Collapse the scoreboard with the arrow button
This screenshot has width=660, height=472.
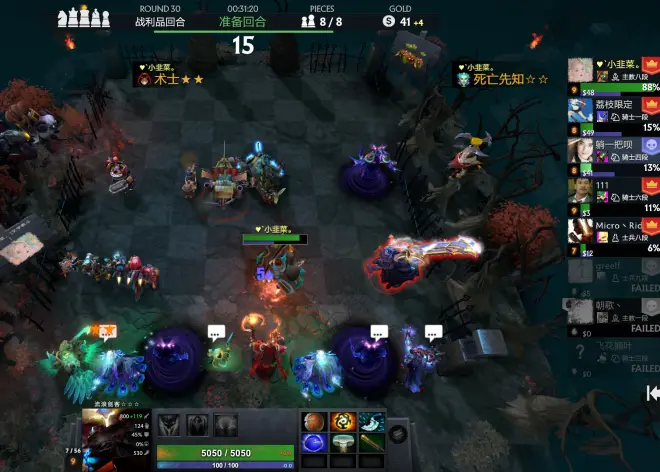click(x=652, y=392)
